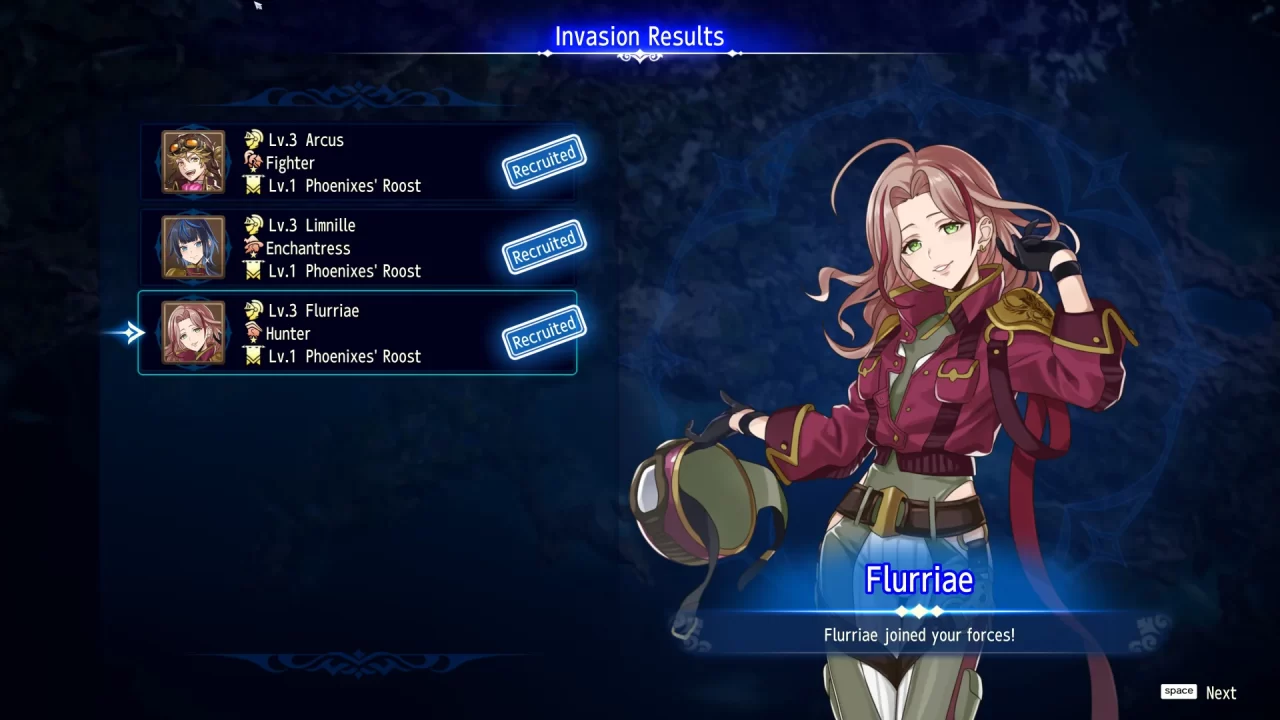Screen dimensions: 1280x720
Task: Click the Flurriae name banner on the portrait
Action: click(x=918, y=579)
